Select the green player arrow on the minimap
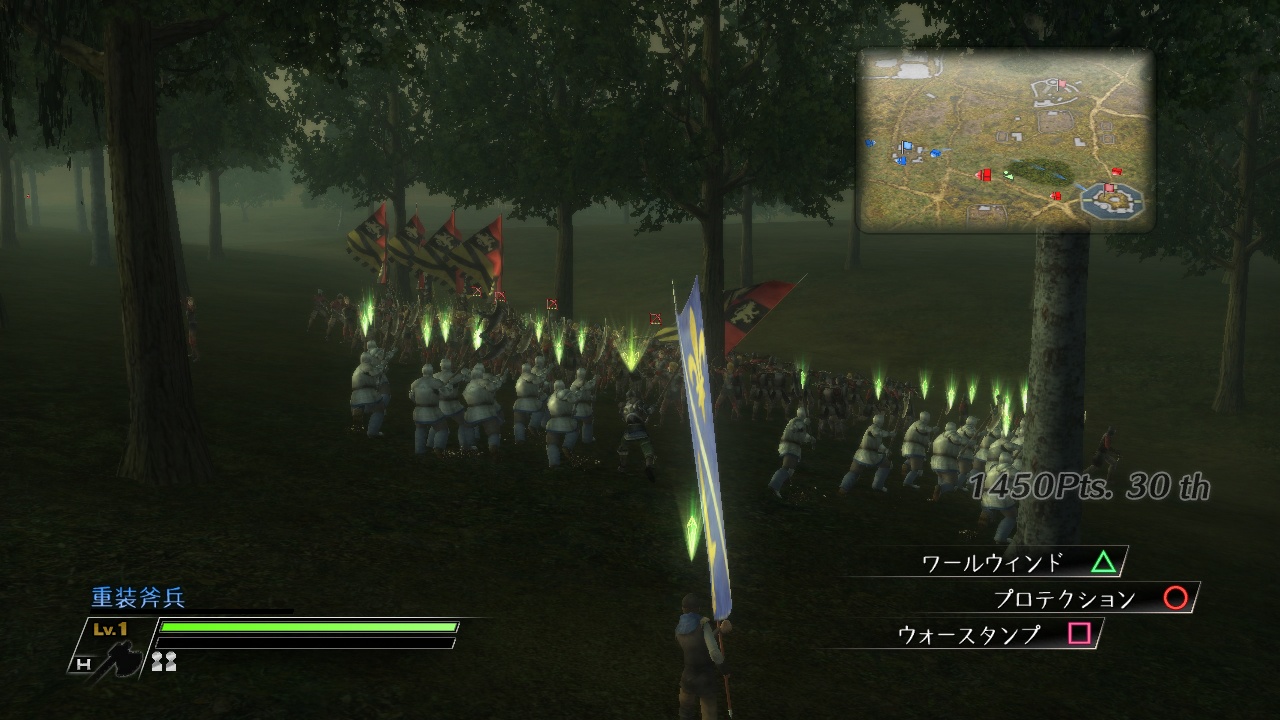This screenshot has height=720, width=1280. tap(1009, 175)
